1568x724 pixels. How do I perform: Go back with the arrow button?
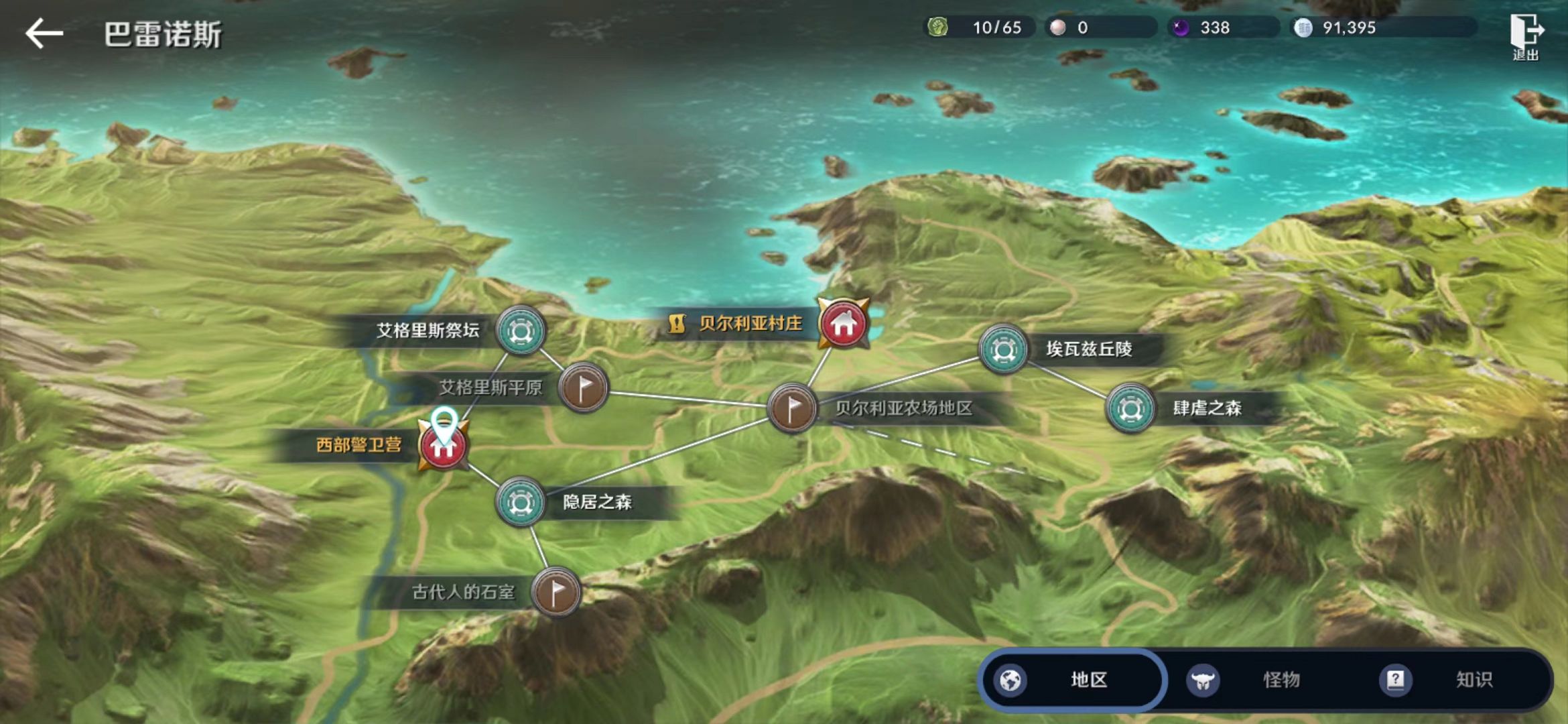44,34
